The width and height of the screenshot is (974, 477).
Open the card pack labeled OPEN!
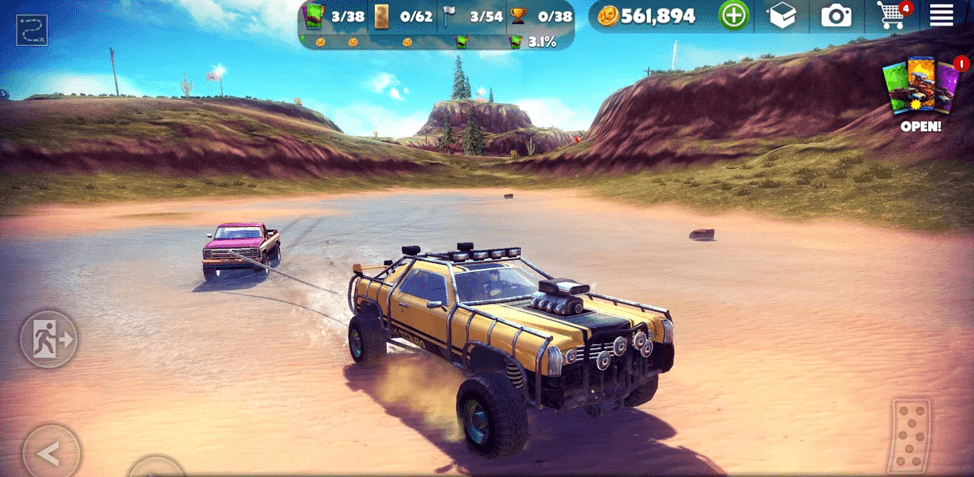click(x=920, y=95)
